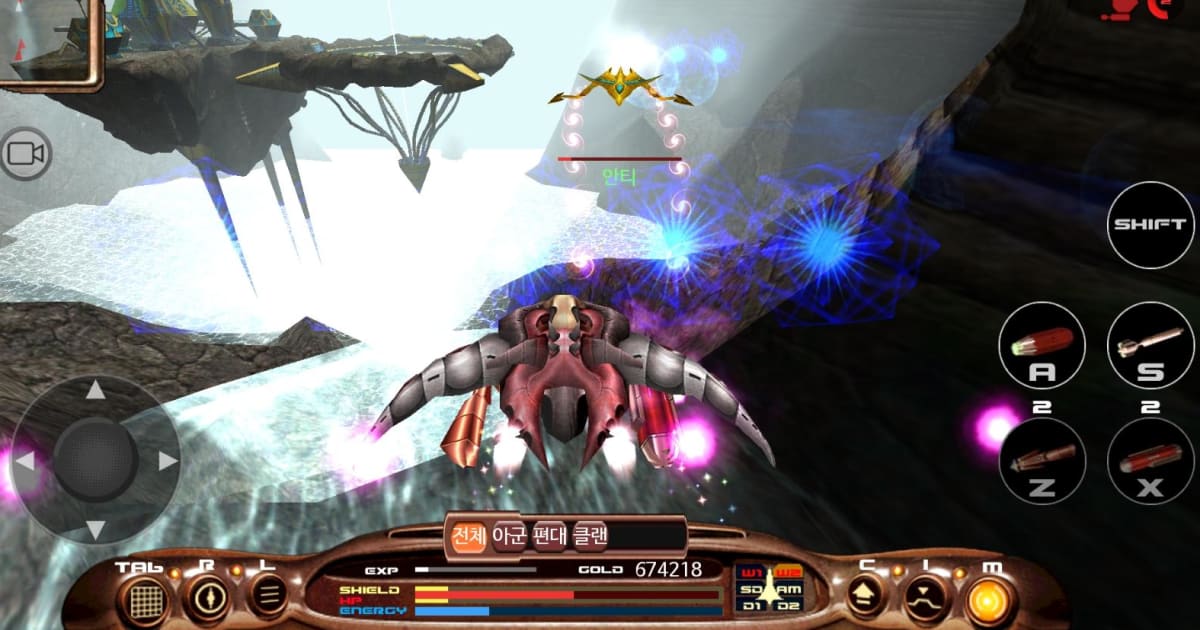Click the red joystick icon
Screen dimensions: 1200x630
1115,10
